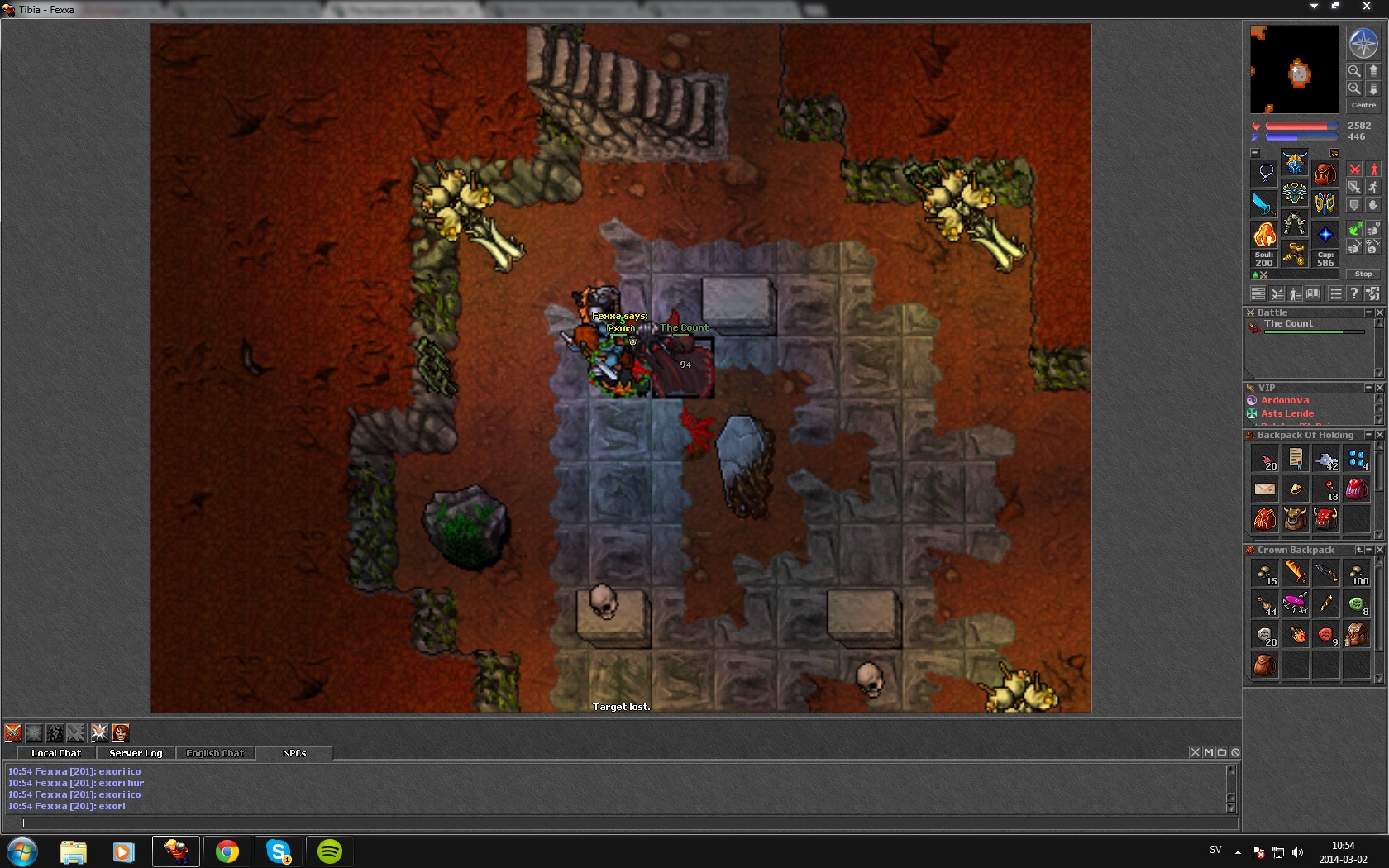Toggle the red crossed-swords offensive fight mode
This screenshot has height=868, width=1389.
pyautogui.click(x=1354, y=170)
